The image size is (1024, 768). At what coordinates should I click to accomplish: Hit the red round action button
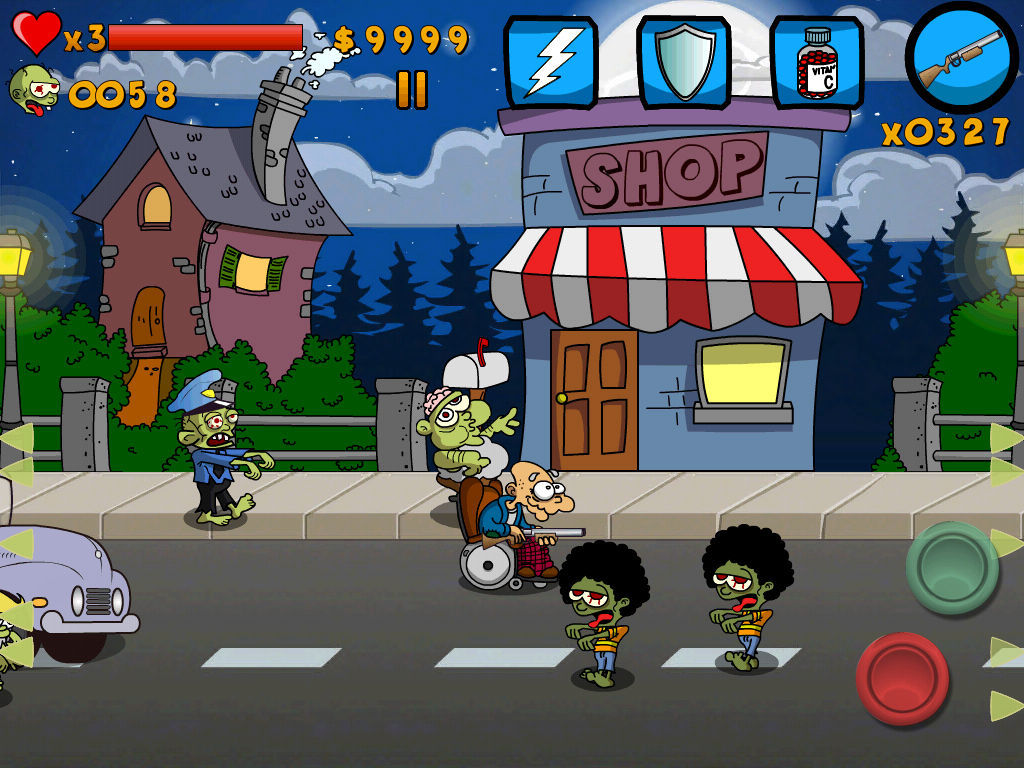click(x=902, y=678)
